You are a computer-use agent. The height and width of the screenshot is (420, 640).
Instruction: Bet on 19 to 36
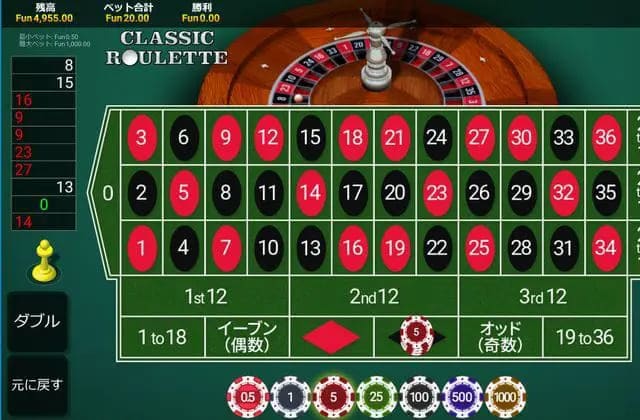click(584, 337)
